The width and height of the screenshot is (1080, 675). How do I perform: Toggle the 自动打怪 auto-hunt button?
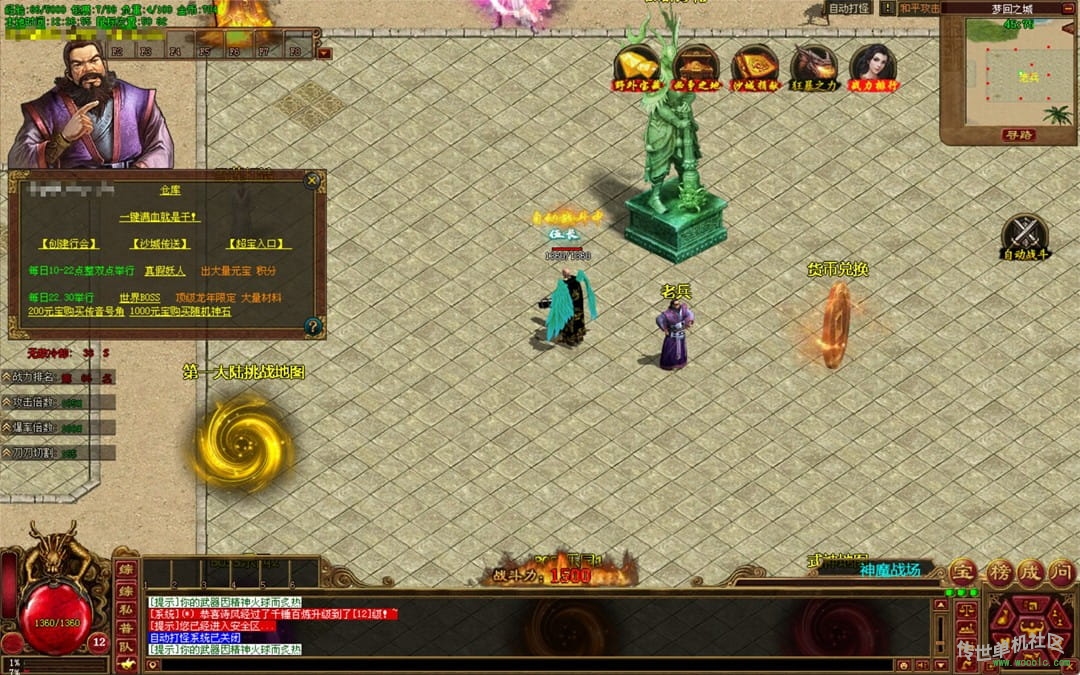coord(849,8)
